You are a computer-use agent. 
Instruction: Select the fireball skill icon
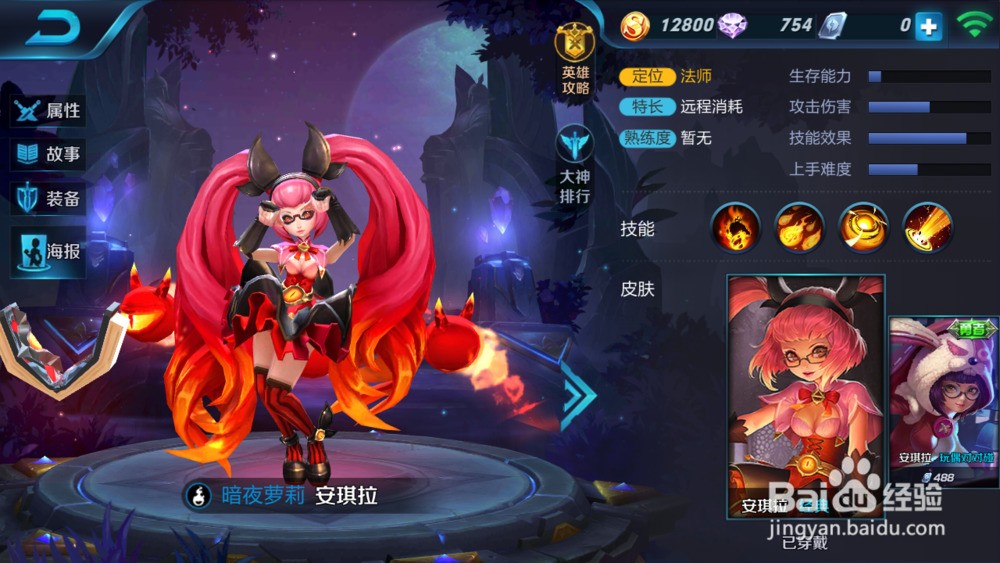point(800,228)
